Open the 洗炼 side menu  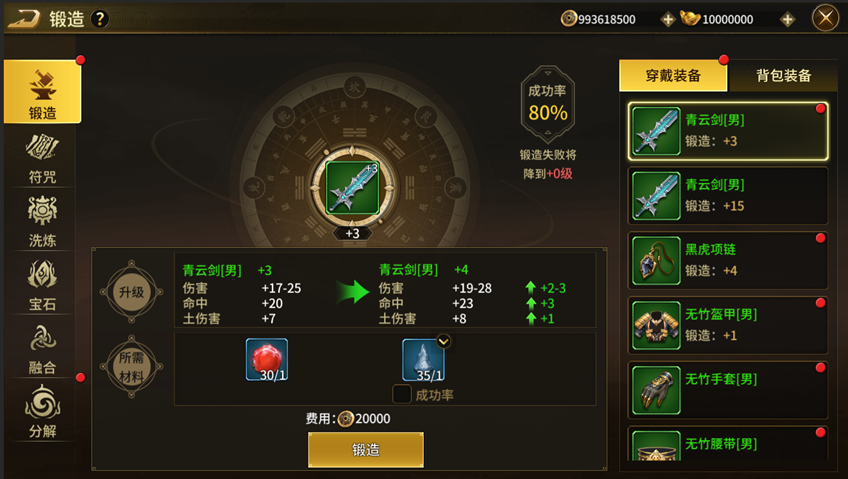pos(42,219)
